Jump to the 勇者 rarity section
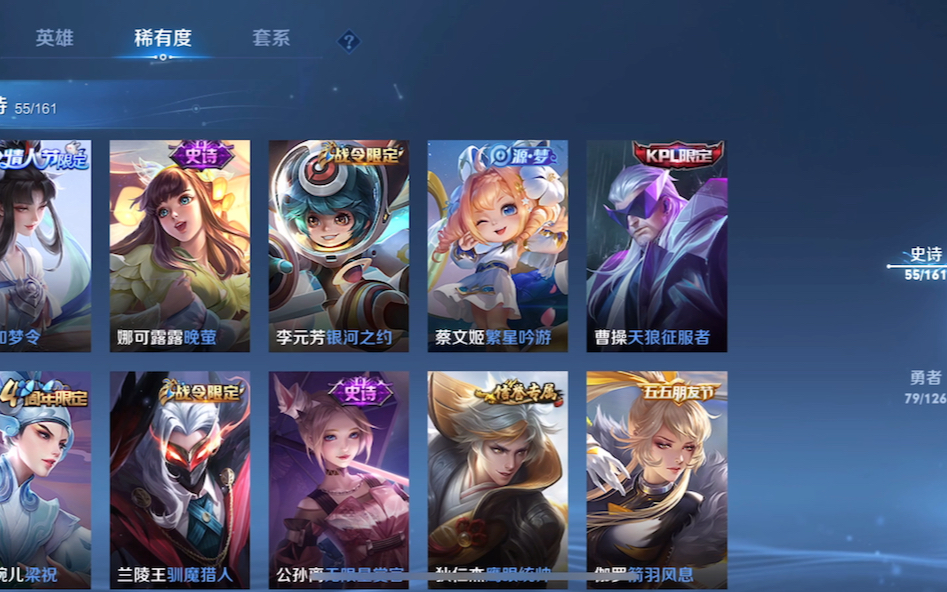The image size is (947, 592). point(925,386)
